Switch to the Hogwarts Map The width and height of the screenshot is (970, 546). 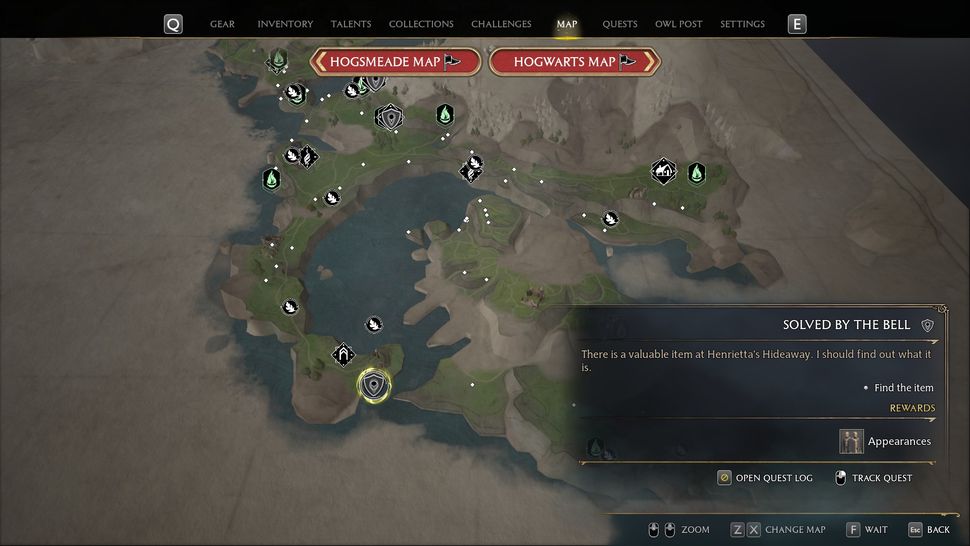575,62
